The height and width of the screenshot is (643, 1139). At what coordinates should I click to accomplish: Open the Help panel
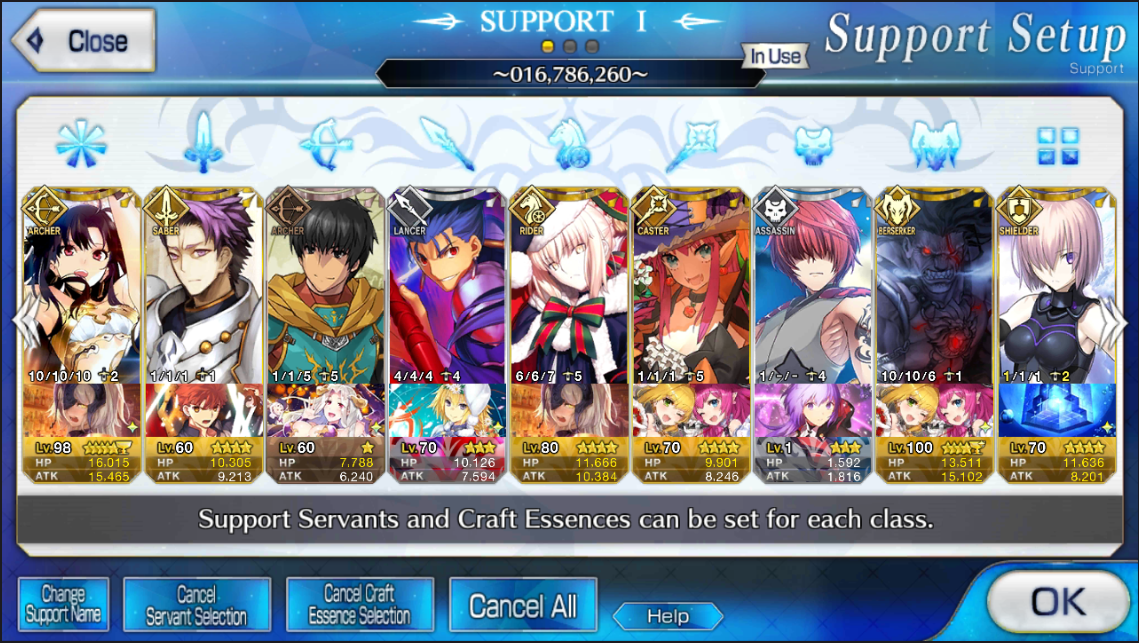(x=667, y=616)
